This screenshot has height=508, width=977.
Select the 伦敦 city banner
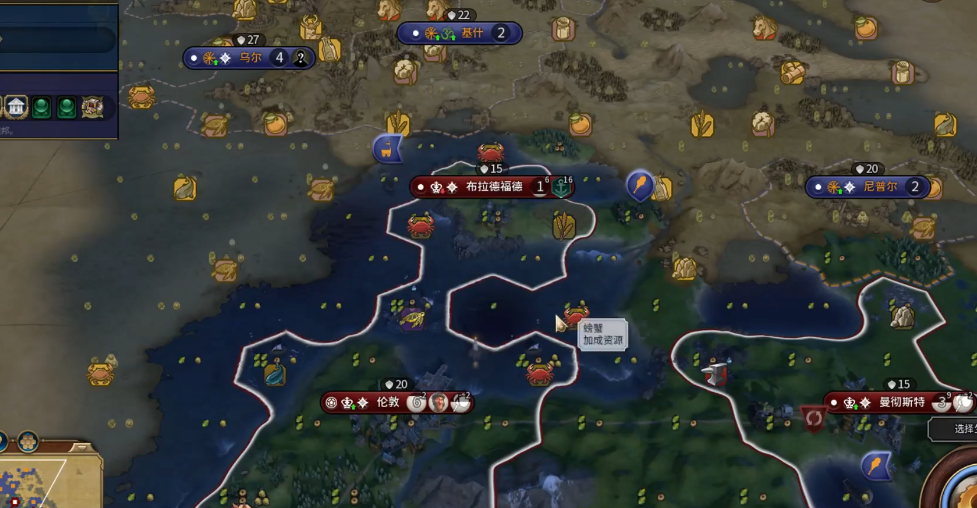coord(387,402)
